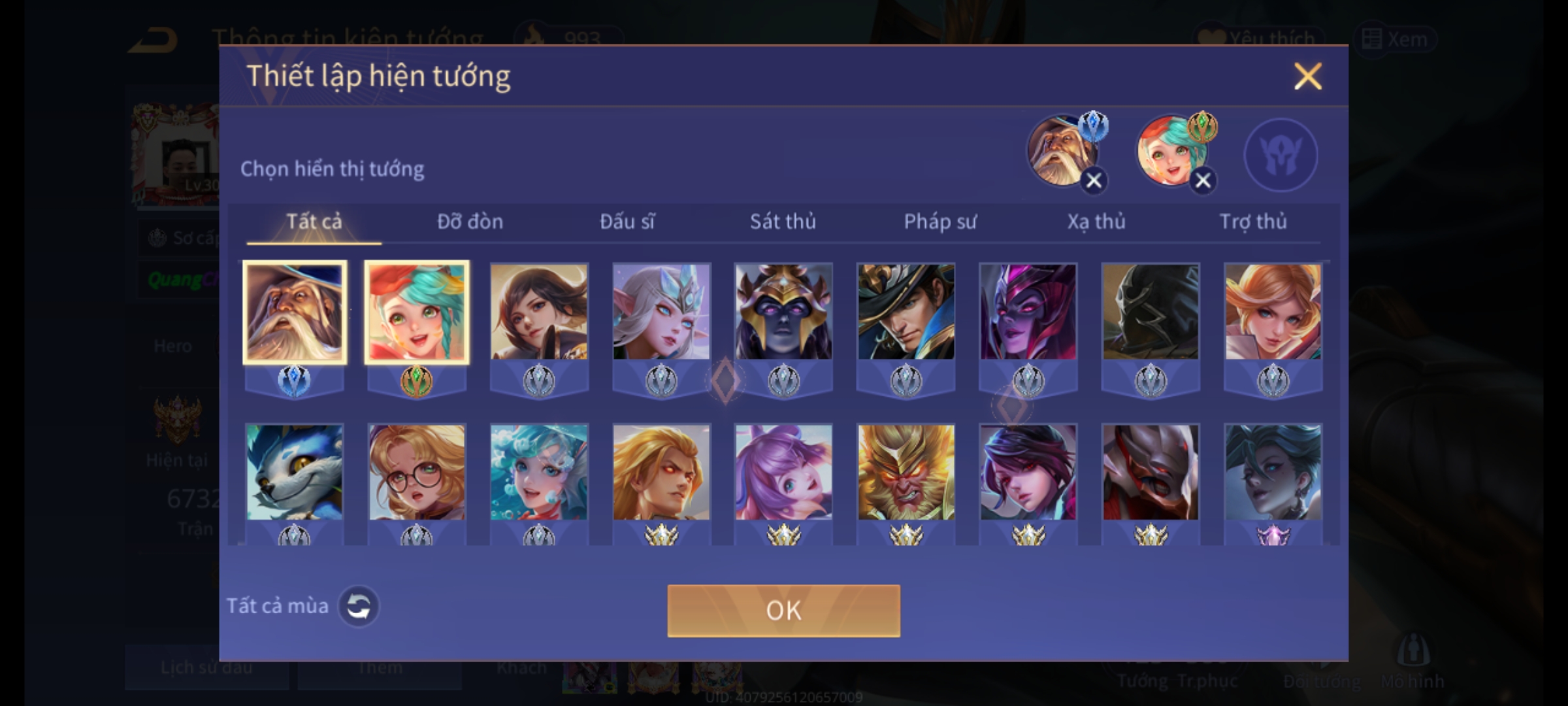Choose the Tất cả tab
This screenshot has height=706, width=1568.
[314, 222]
